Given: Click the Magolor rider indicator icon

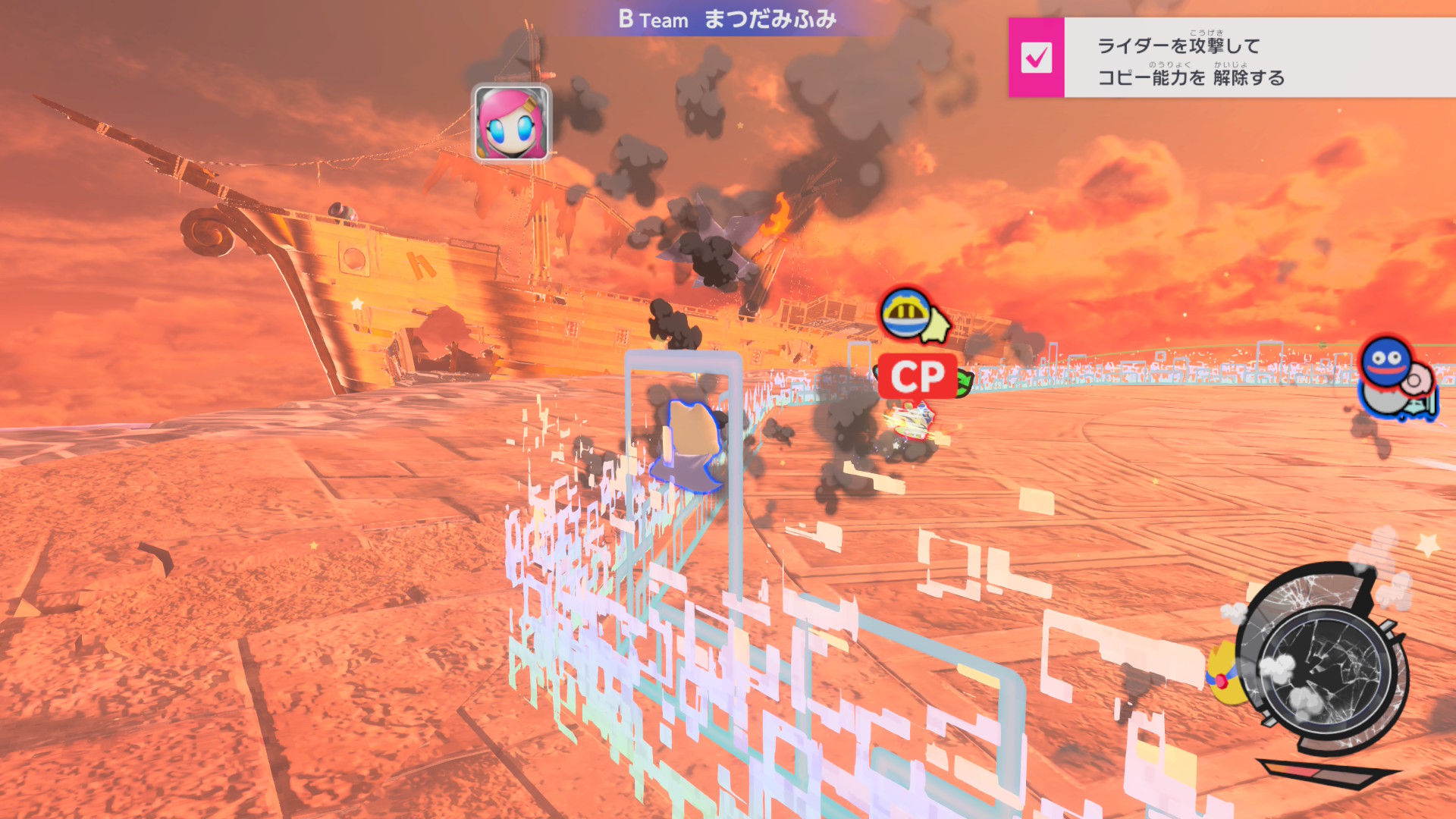Looking at the screenshot, I should (908, 312).
